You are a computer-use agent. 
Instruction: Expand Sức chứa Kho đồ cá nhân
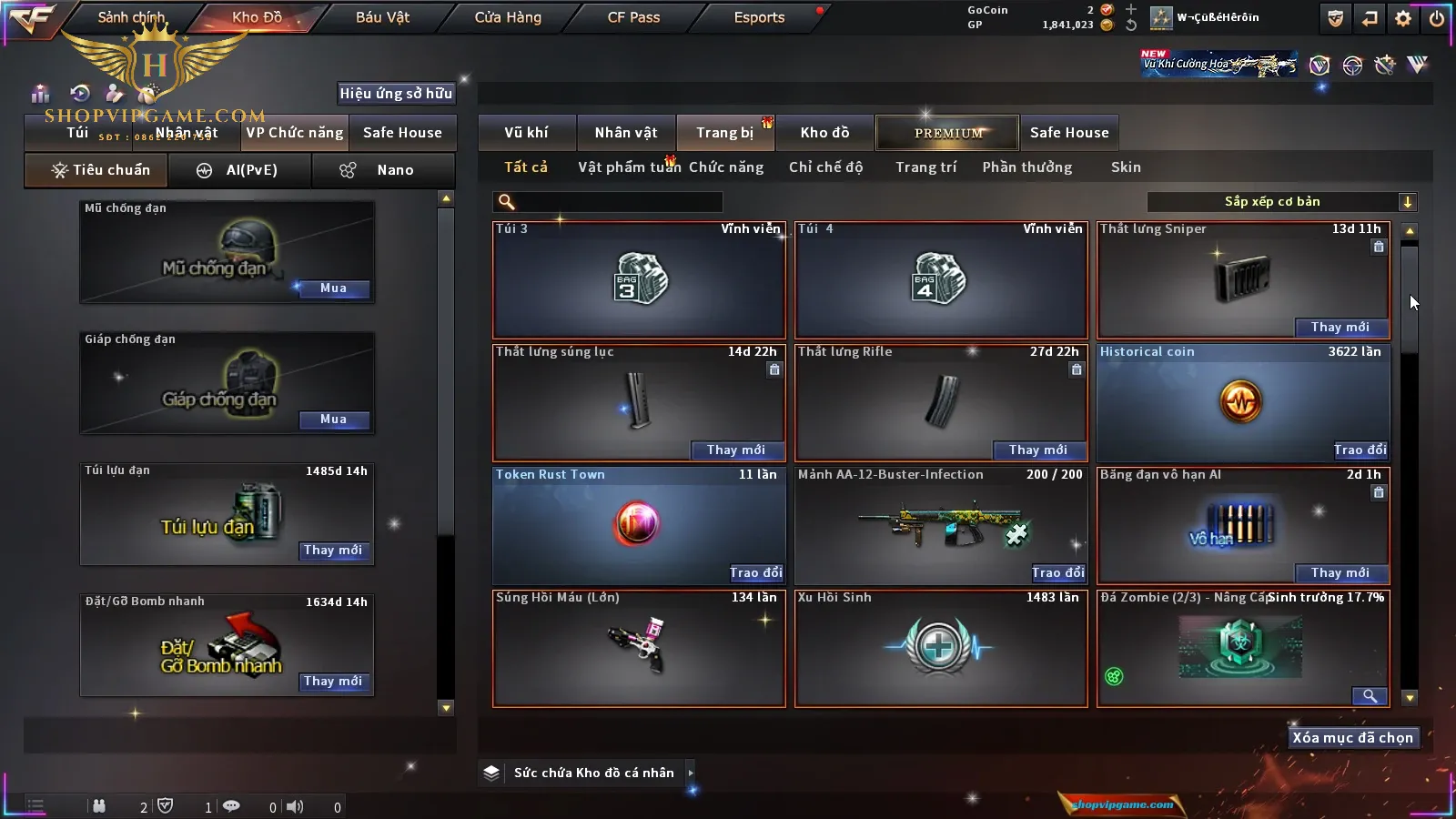[x=691, y=773]
